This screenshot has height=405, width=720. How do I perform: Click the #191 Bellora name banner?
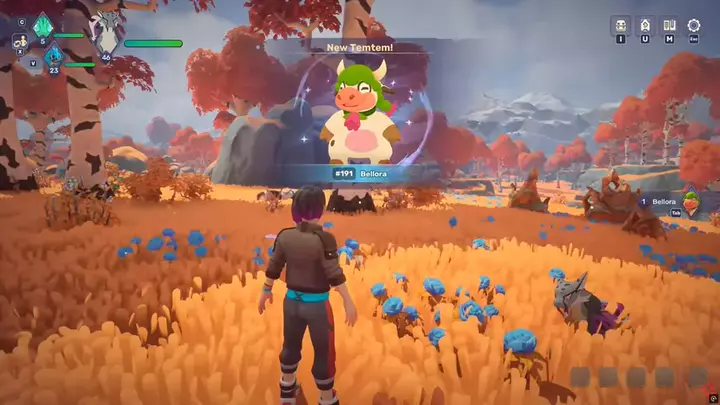pos(360,173)
